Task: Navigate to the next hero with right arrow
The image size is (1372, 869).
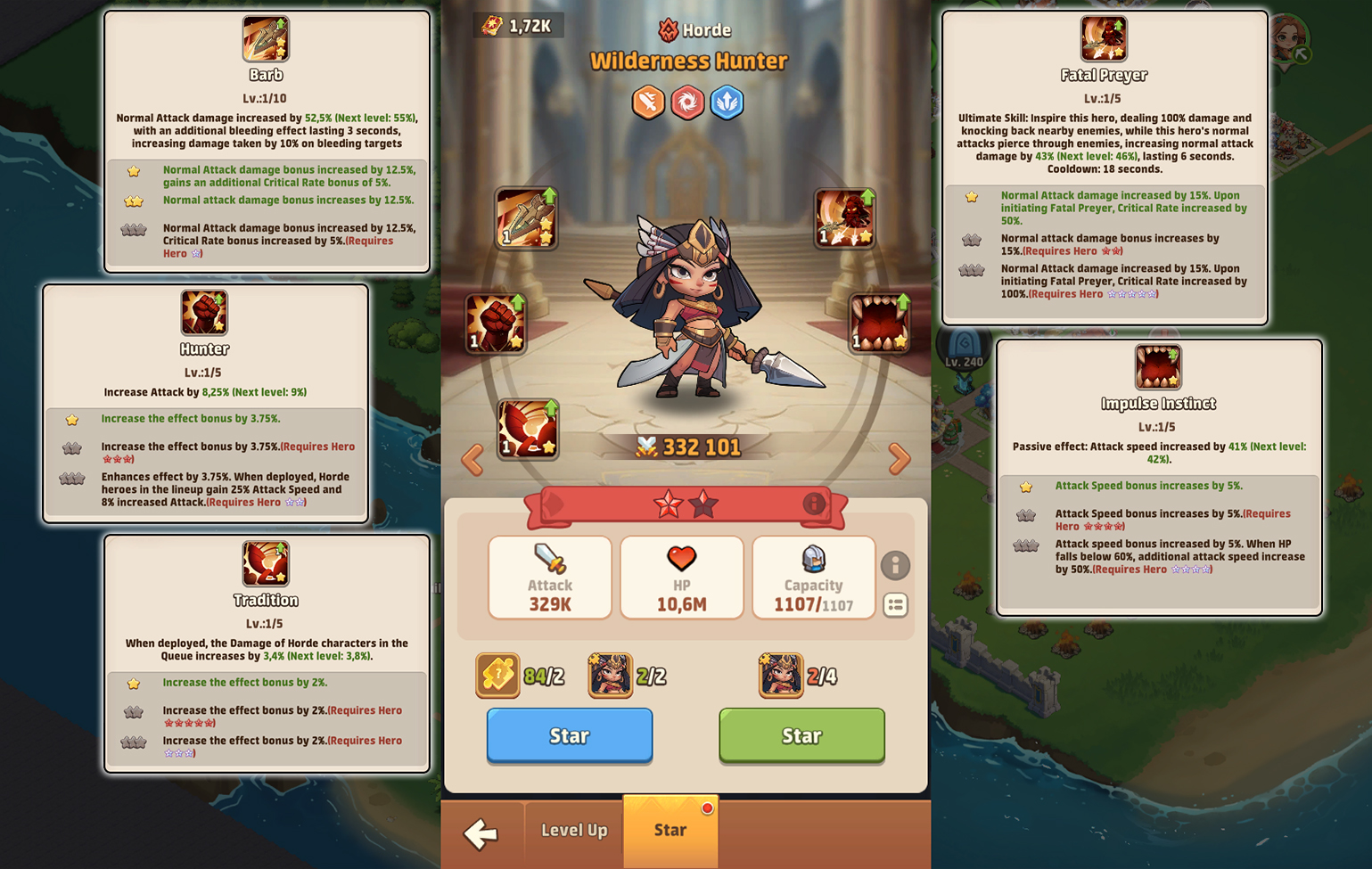Action: point(900,458)
